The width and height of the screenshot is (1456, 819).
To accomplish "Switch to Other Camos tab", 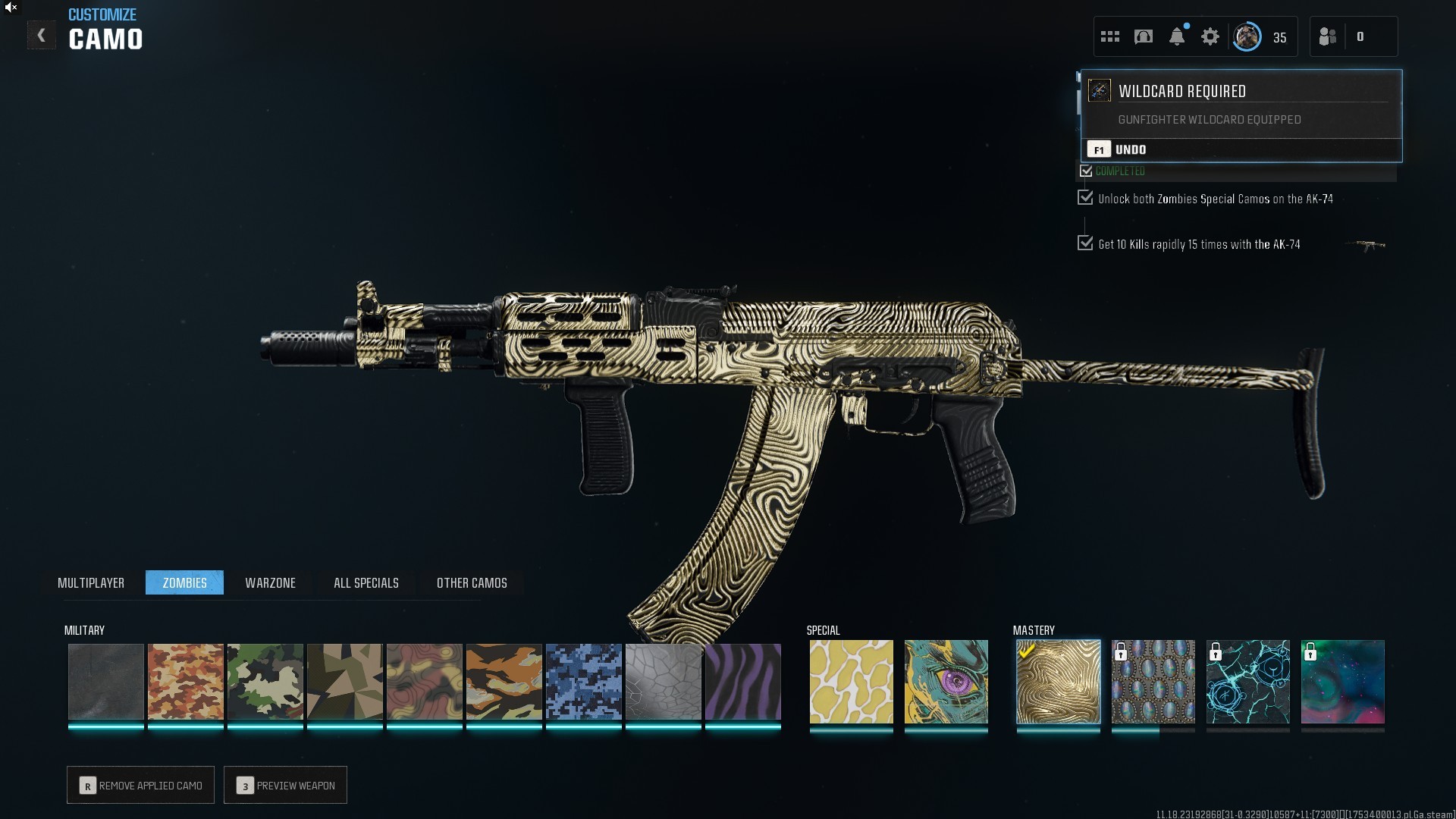I will (x=472, y=582).
